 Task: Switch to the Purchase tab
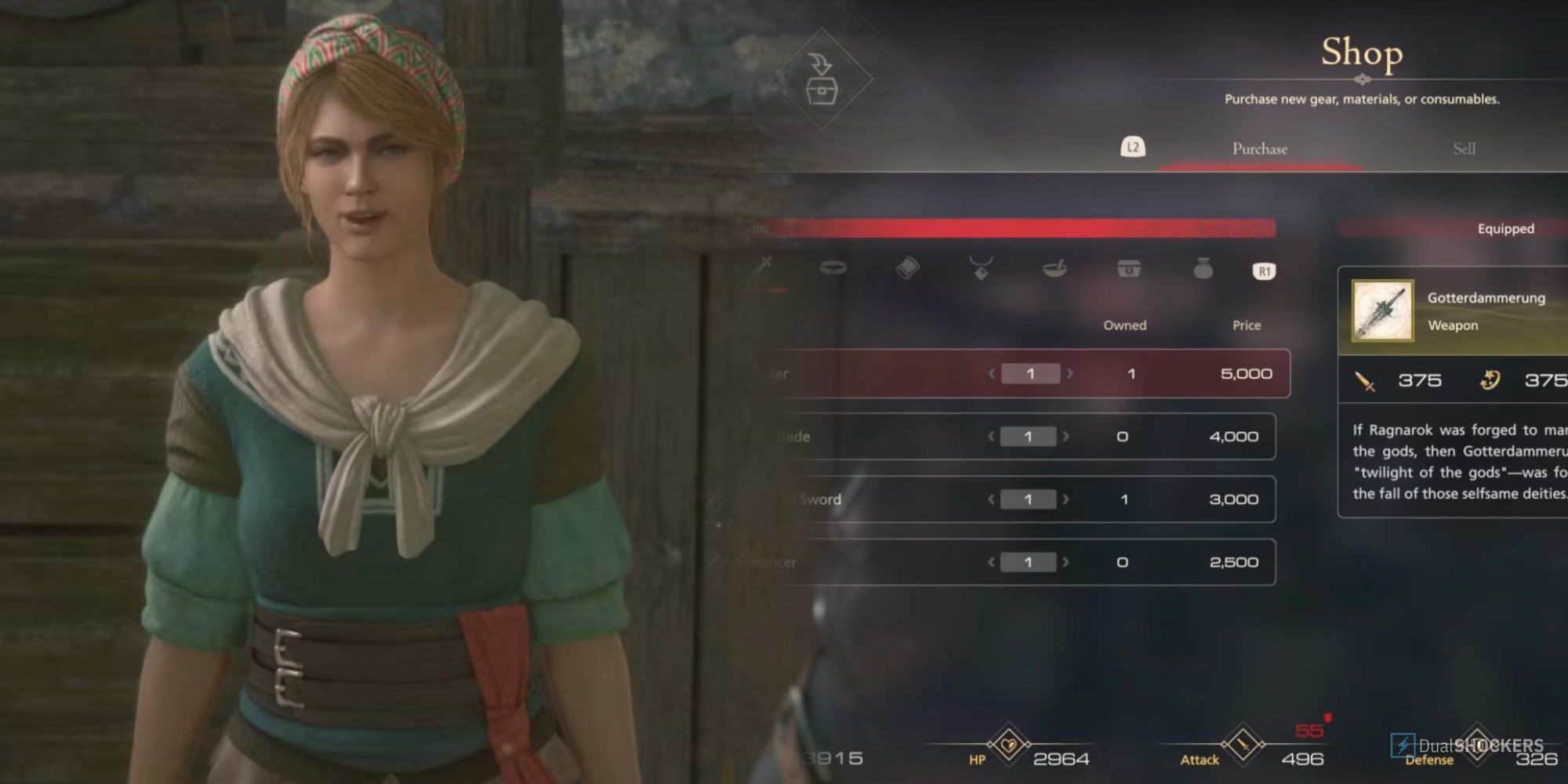[1258, 148]
